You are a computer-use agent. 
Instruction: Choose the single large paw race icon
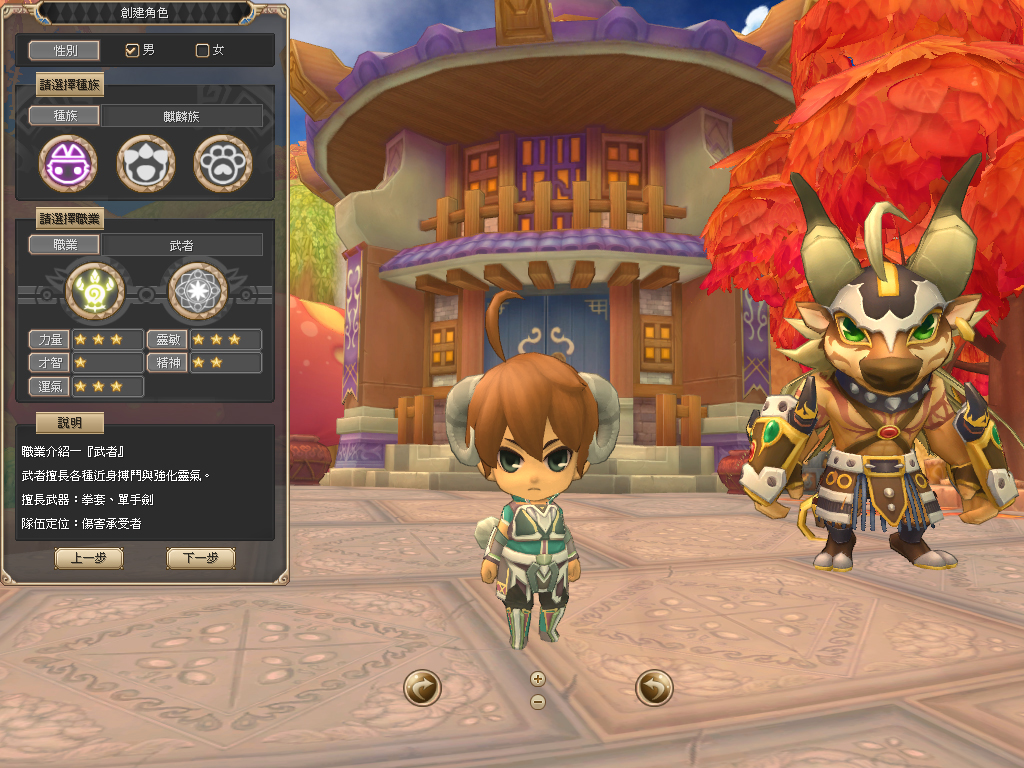click(x=146, y=163)
